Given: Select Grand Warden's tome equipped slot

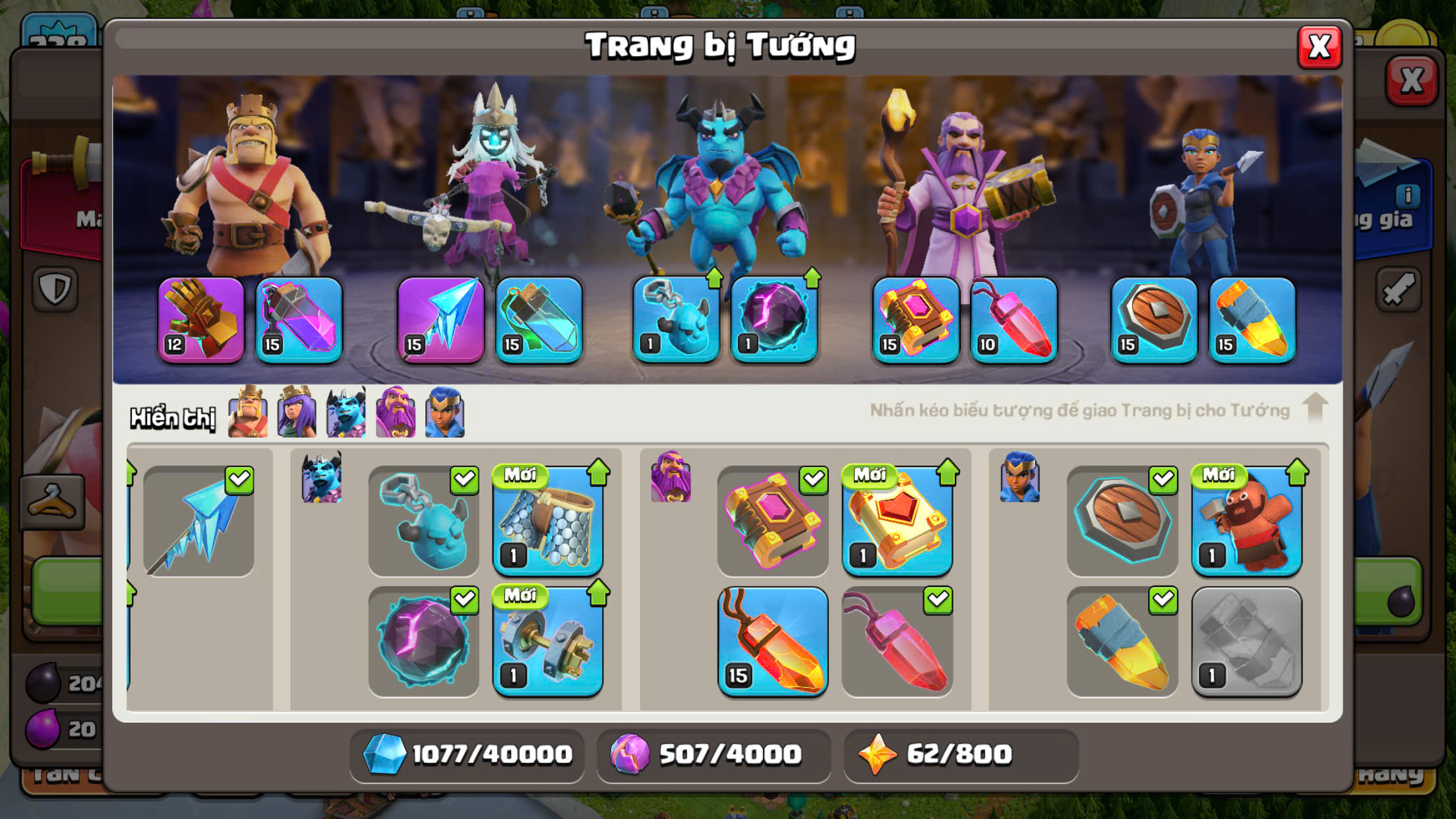Looking at the screenshot, I should click(x=916, y=320).
